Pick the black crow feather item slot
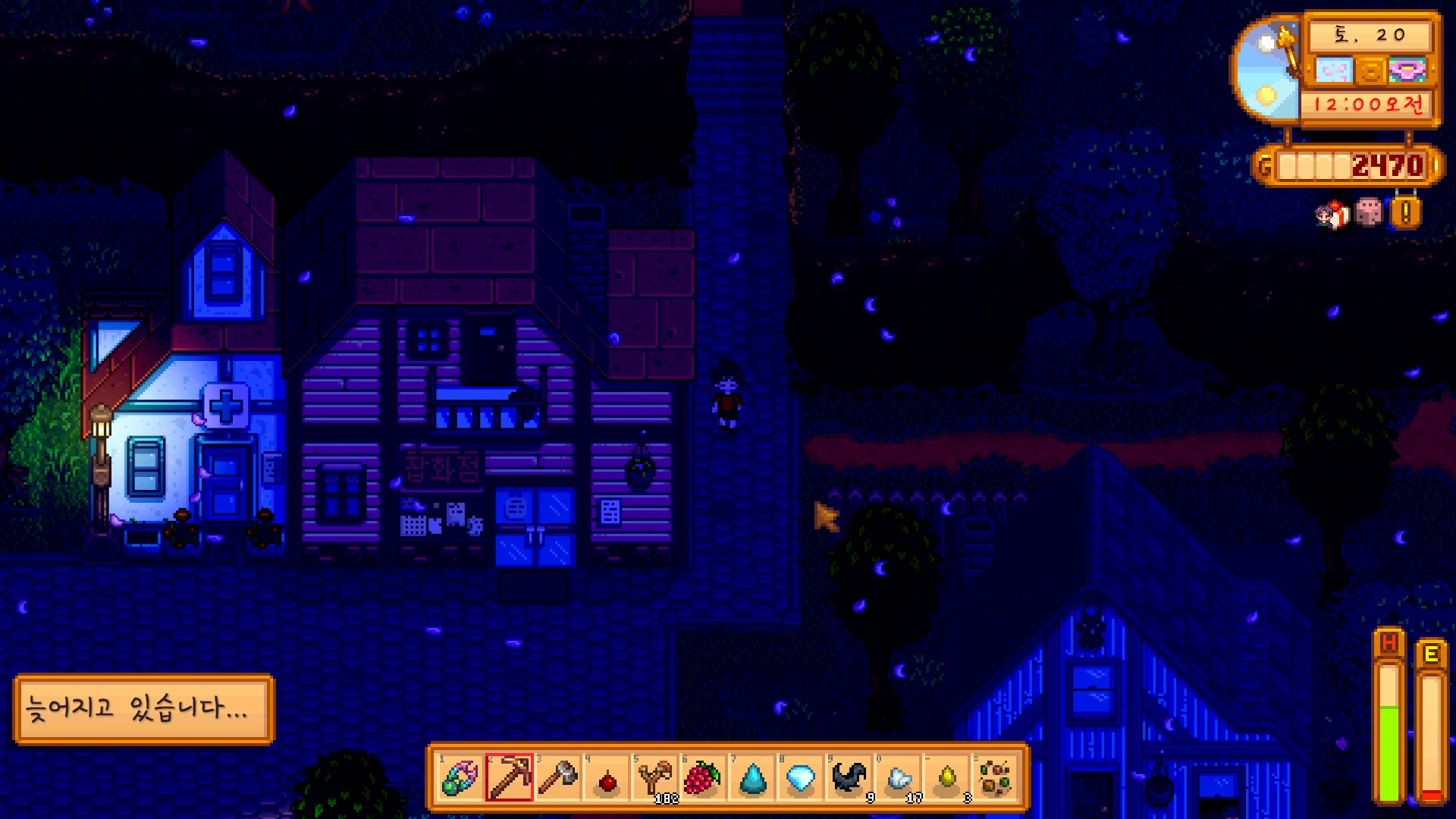 coord(849,778)
